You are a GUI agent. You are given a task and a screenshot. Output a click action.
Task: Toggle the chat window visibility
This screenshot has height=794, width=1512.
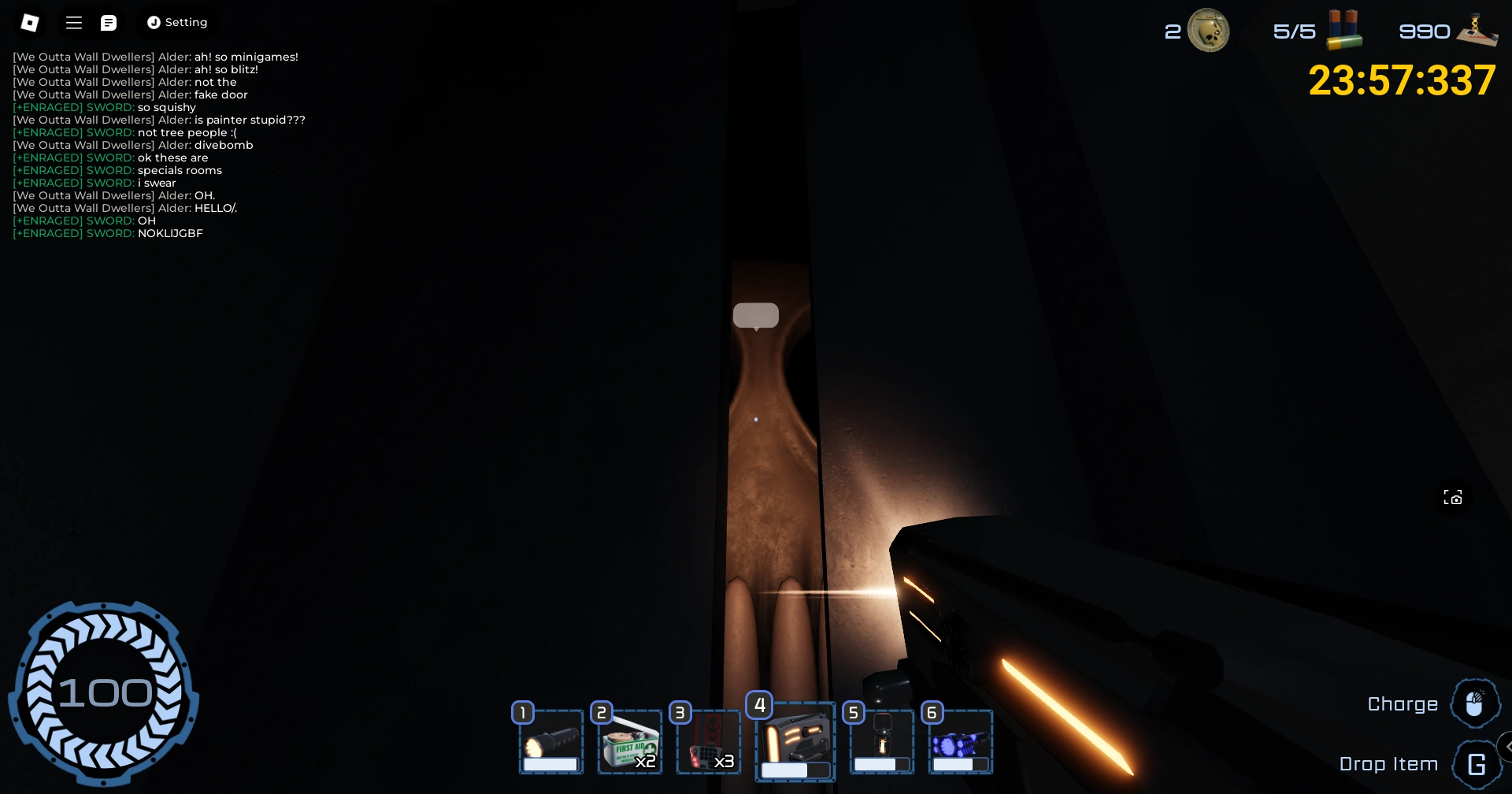[x=109, y=22]
